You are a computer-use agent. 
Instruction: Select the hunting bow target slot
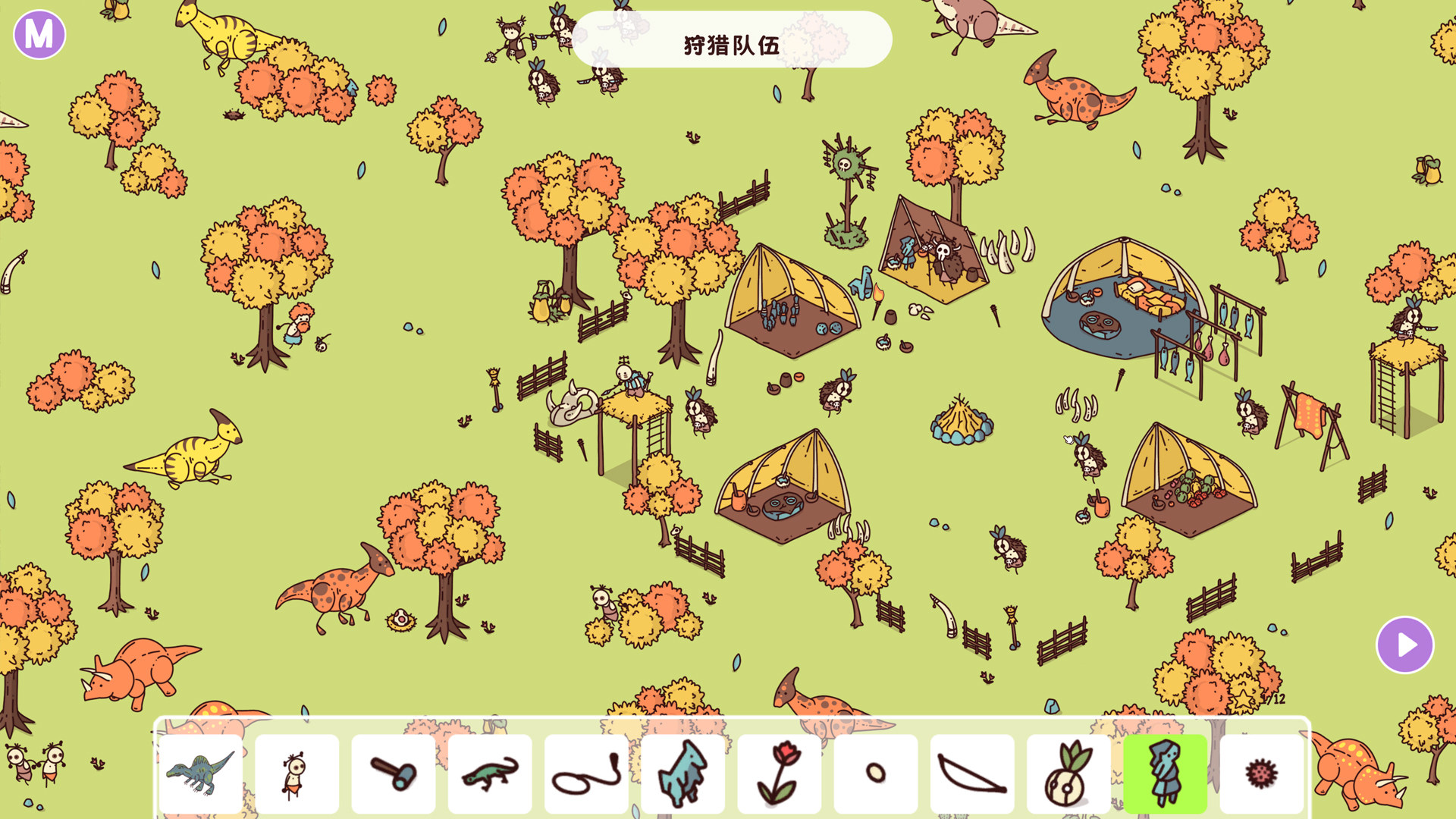pyautogui.click(x=971, y=773)
